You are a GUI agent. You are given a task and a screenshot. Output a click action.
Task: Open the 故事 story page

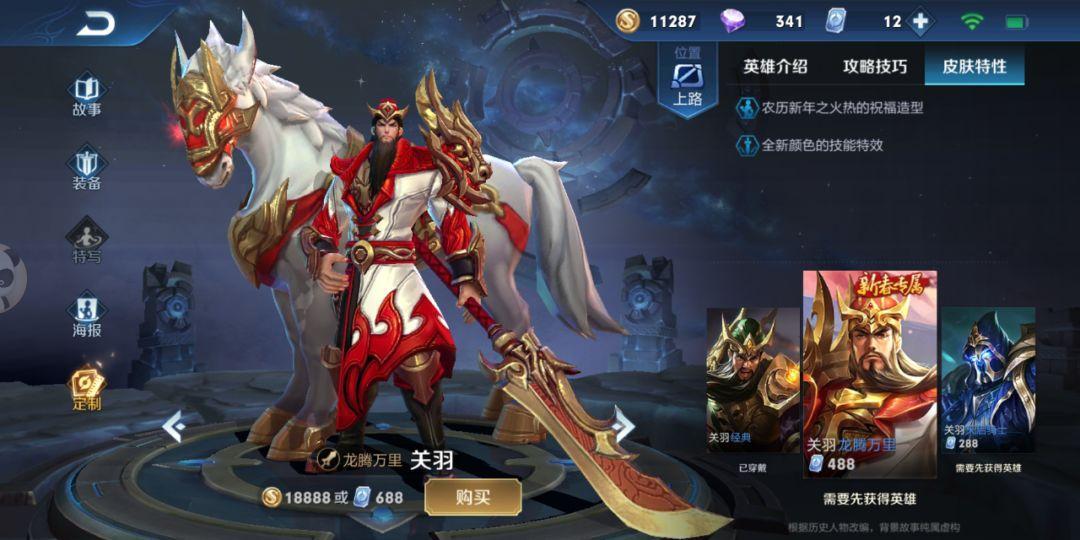click(87, 93)
